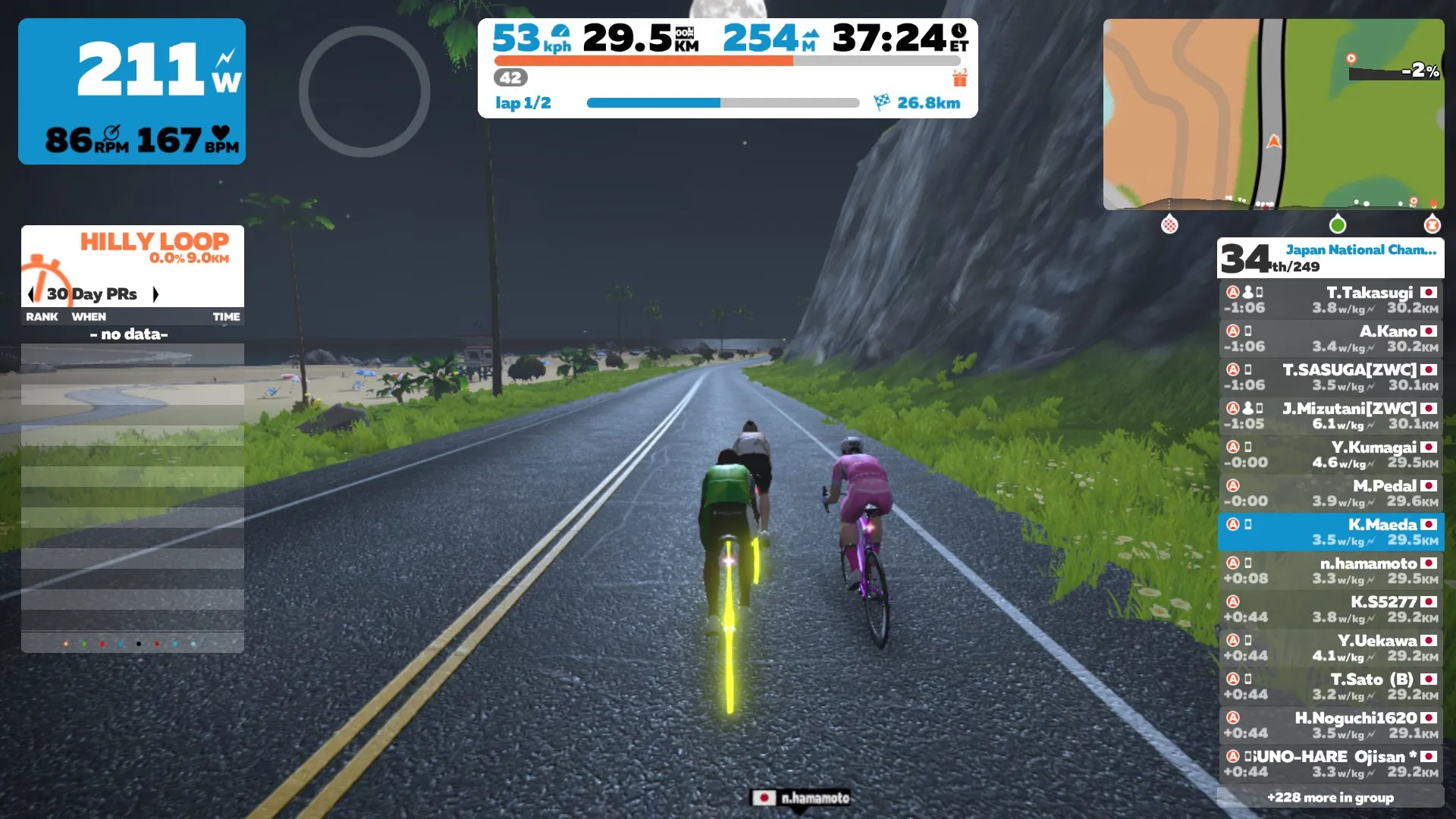Screen dimensions: 1456x819
Task: Select T.Sato (B) rider row
Action: coord(1330,687)
